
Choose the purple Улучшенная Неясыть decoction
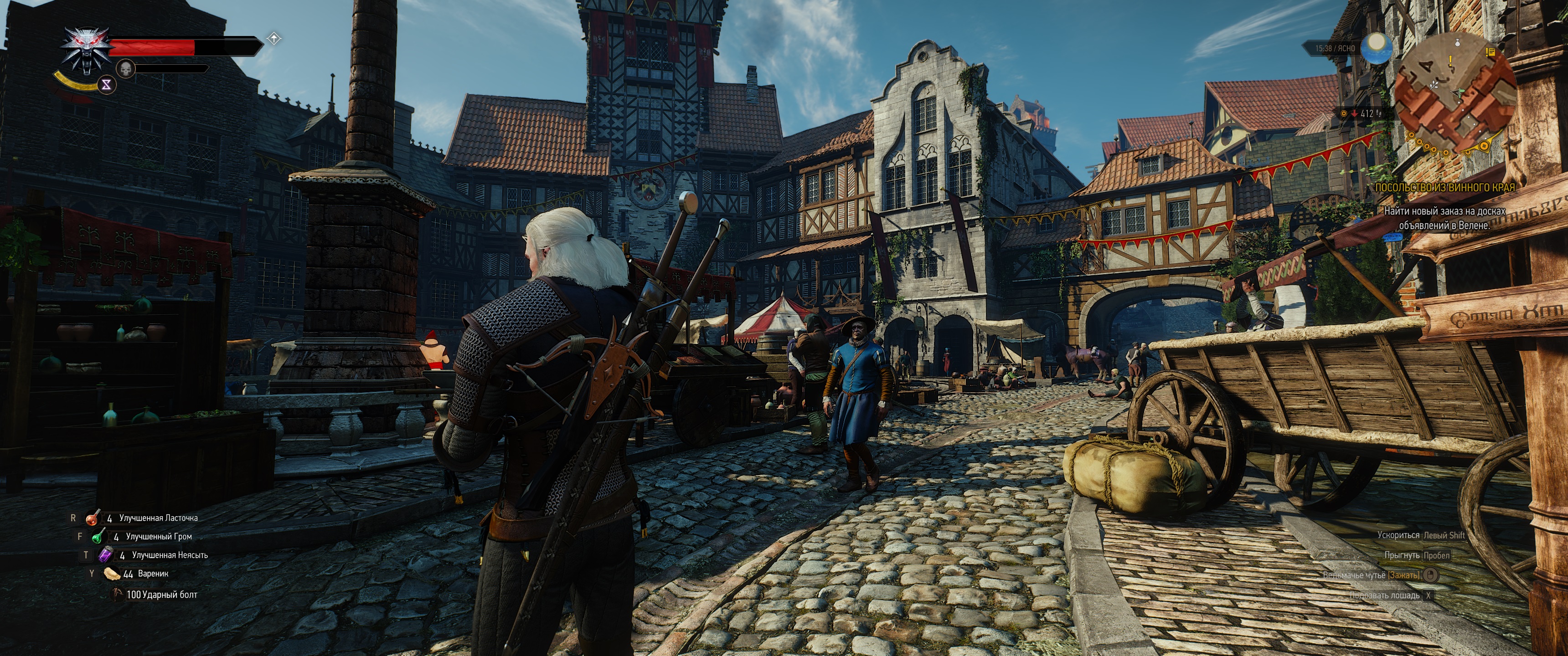105,555
